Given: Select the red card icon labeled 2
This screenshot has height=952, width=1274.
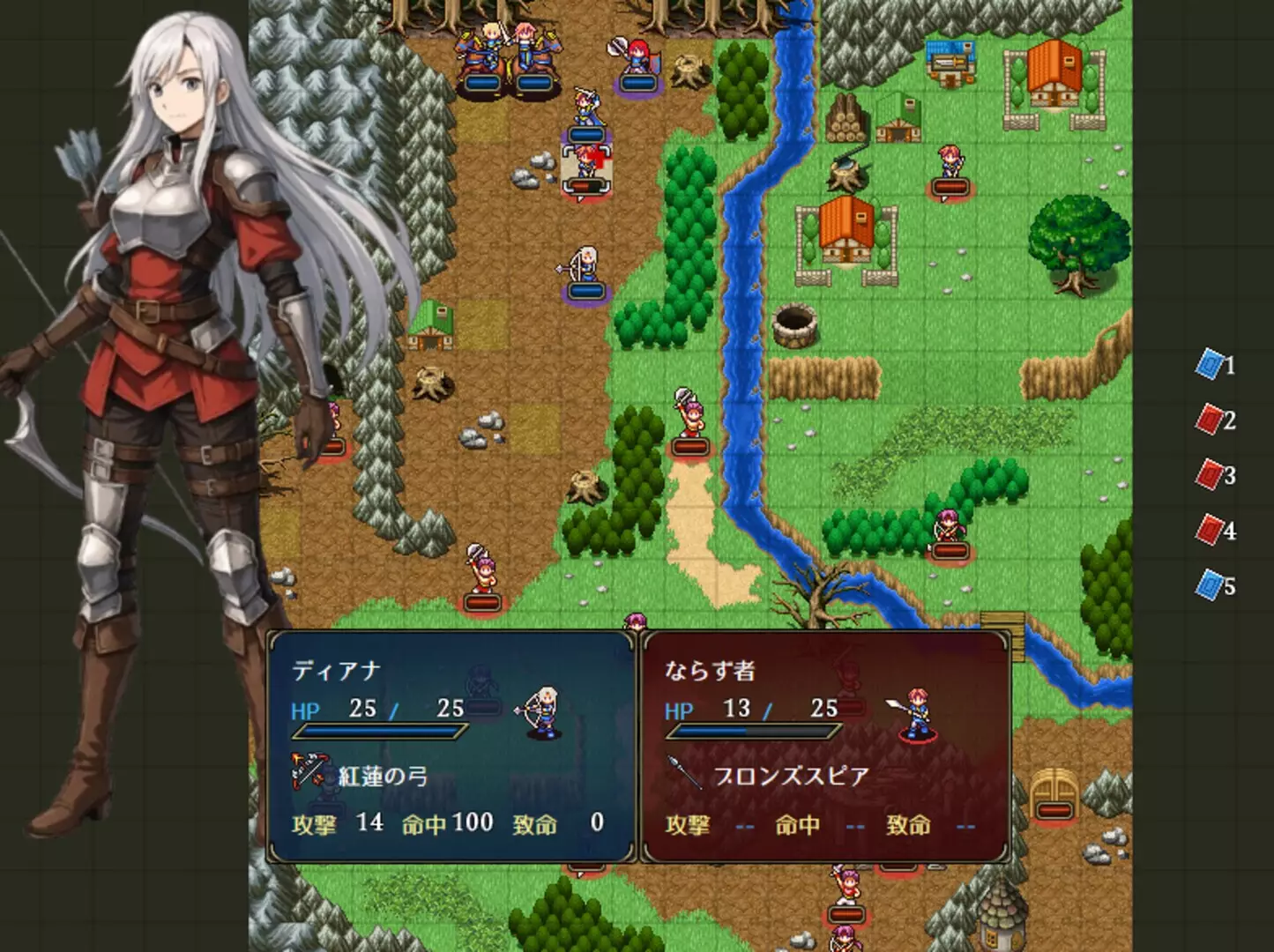Looking at the screenshot, I should (1211, 416).
